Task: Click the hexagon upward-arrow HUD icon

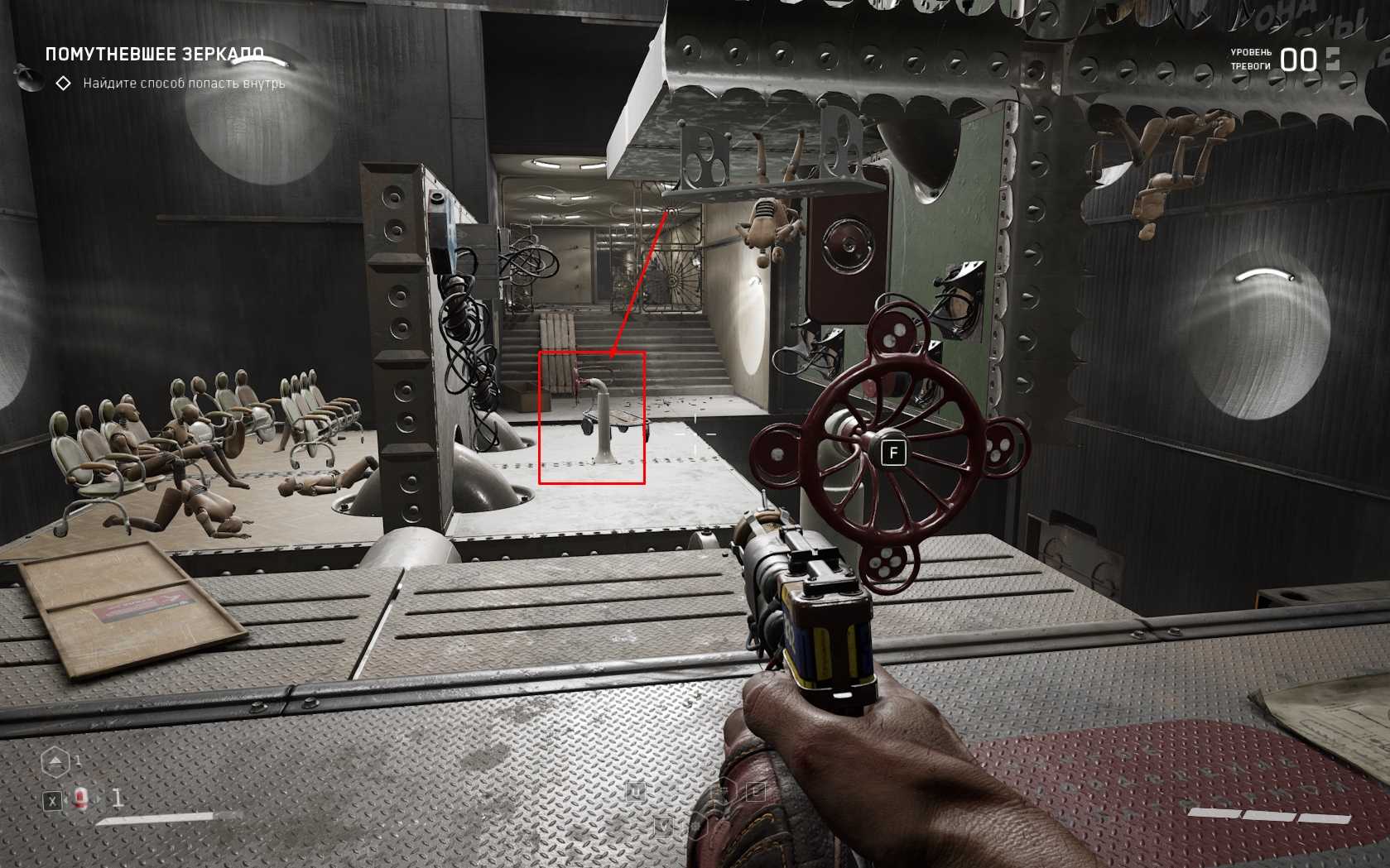Action: coord(55,761)
